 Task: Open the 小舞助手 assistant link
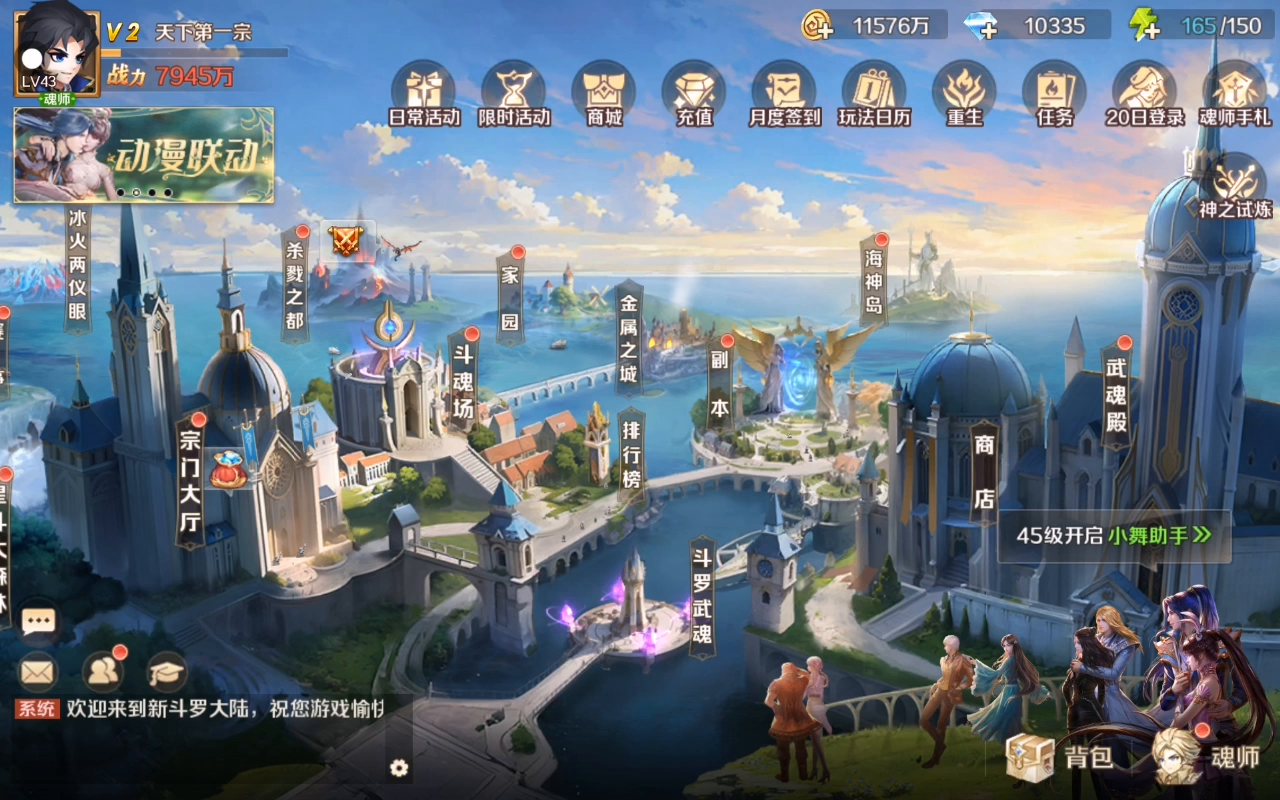coord(1158,535)
